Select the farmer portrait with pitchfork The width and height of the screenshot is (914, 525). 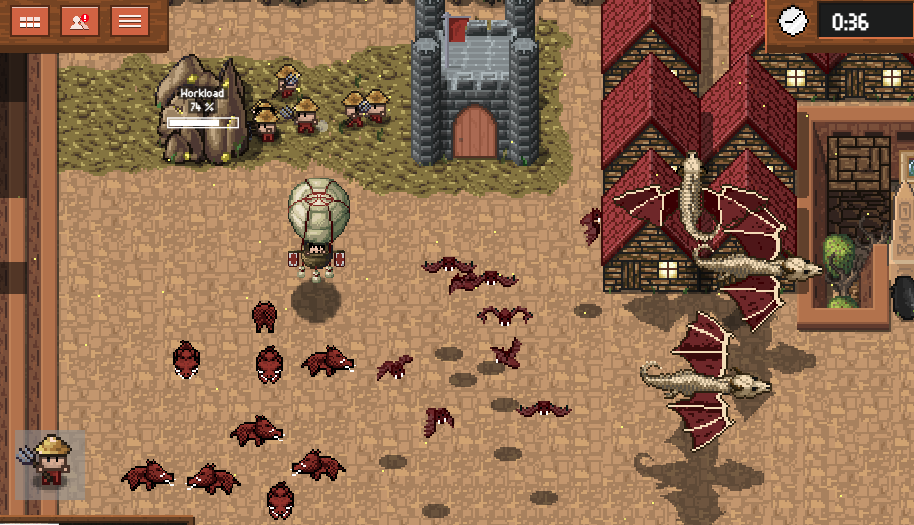[48, 464]
